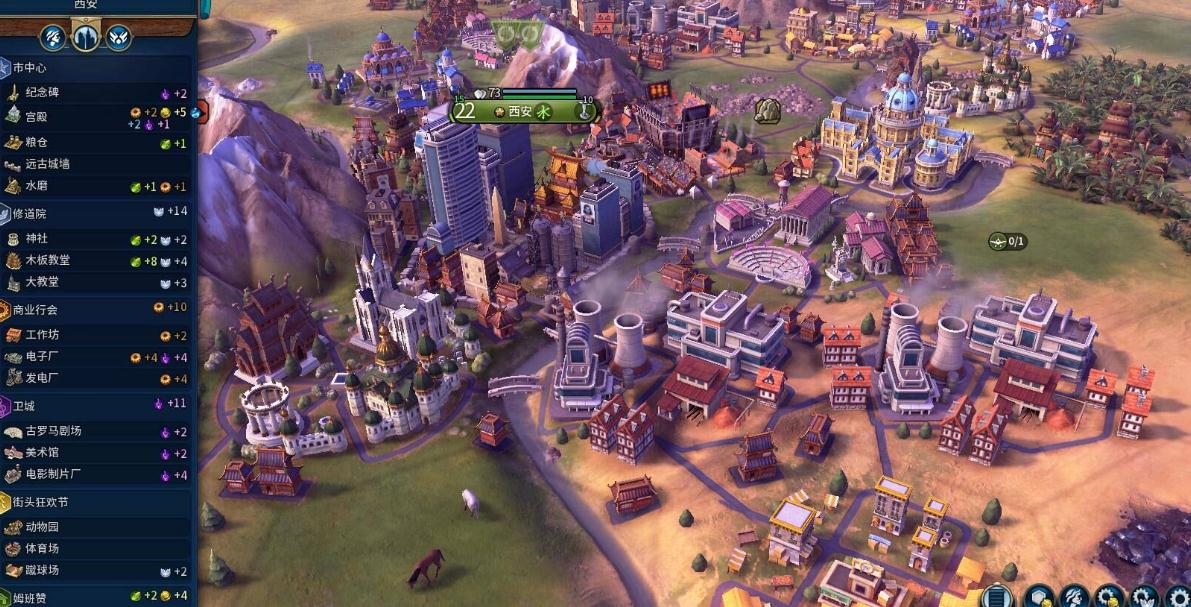
Task: Open the citizen head tab in city panel
Action: pos(53,38)
